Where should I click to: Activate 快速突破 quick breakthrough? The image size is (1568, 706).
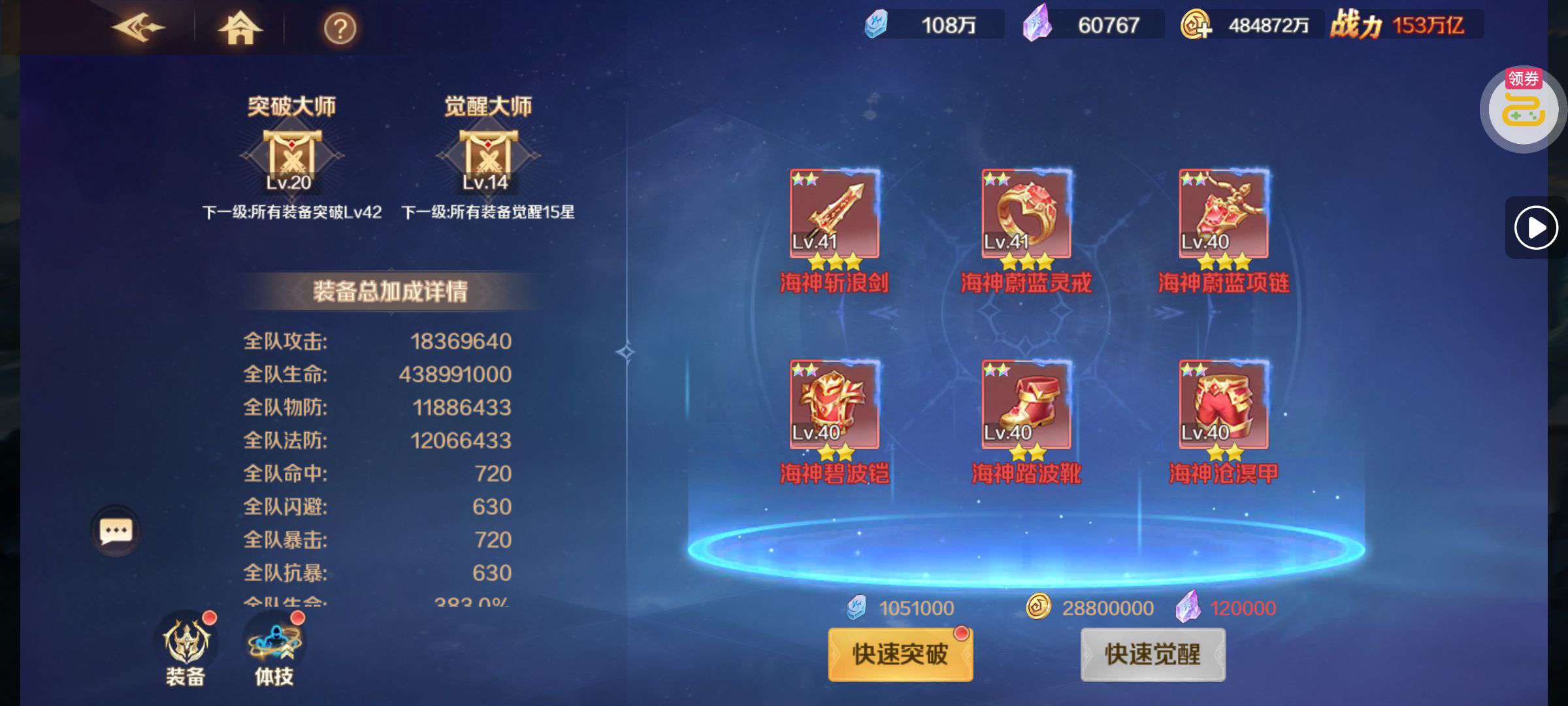click(900, 654)
